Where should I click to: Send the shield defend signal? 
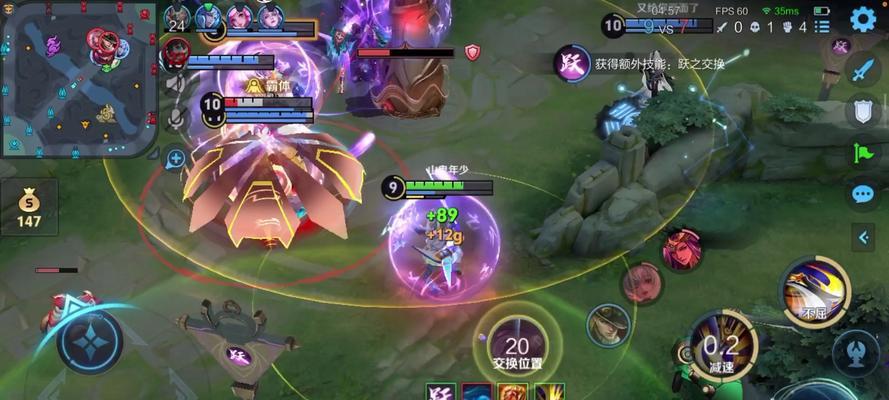pos(862,110)
